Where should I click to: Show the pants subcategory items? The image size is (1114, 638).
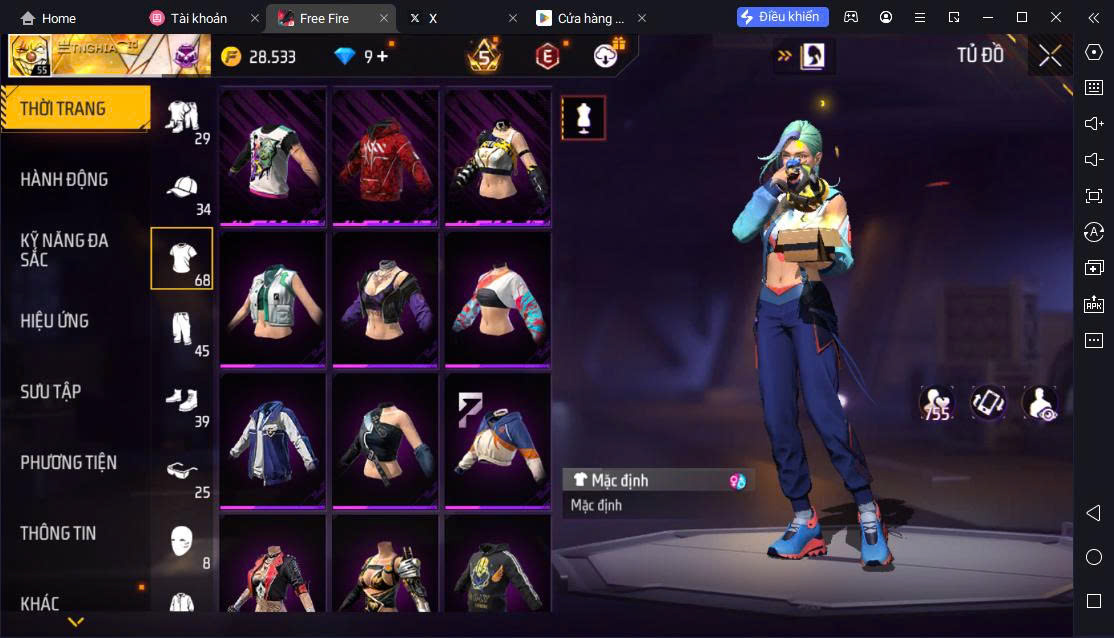(181, 328)
